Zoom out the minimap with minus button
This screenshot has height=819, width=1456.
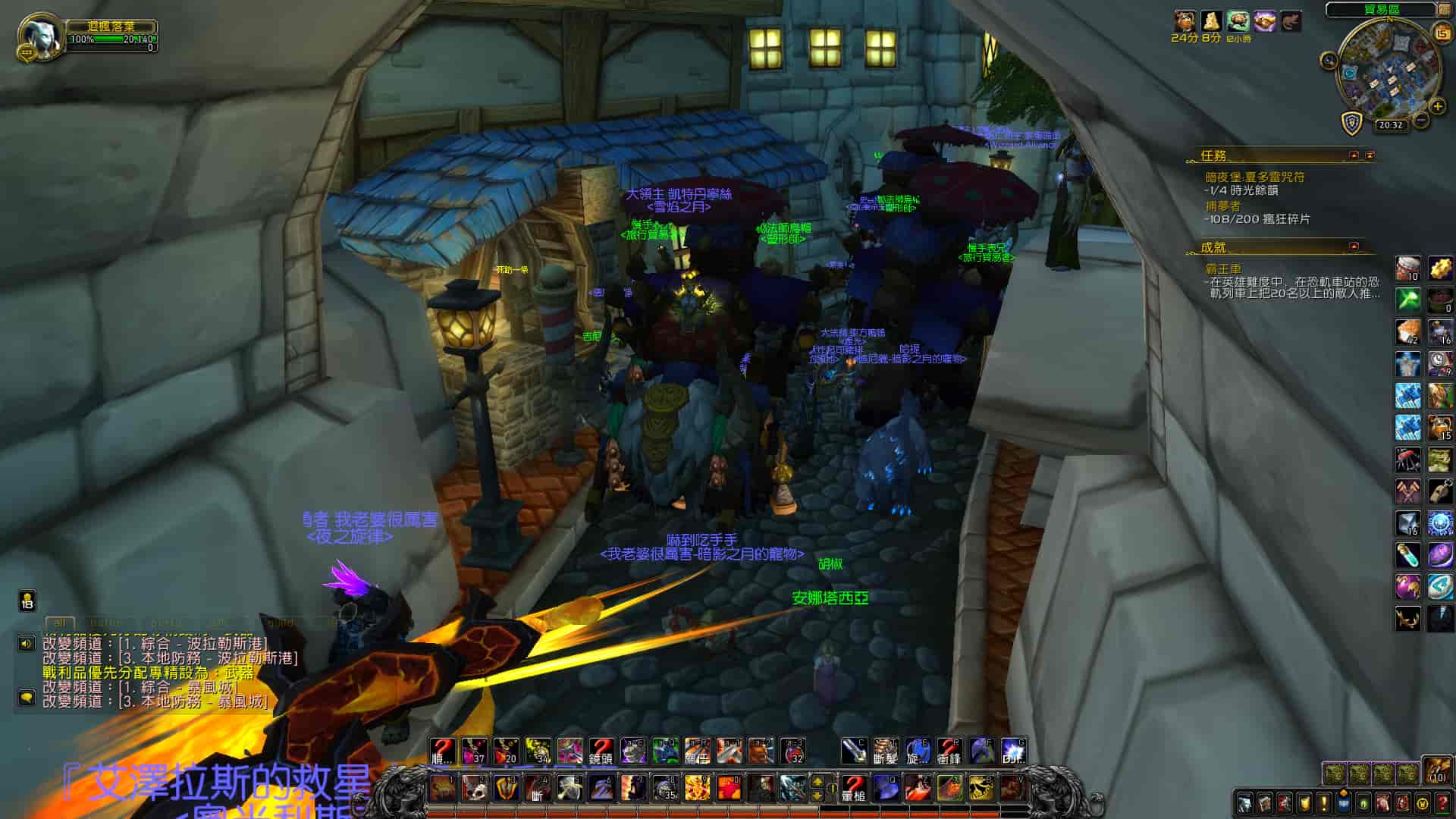pos(1420,120)
